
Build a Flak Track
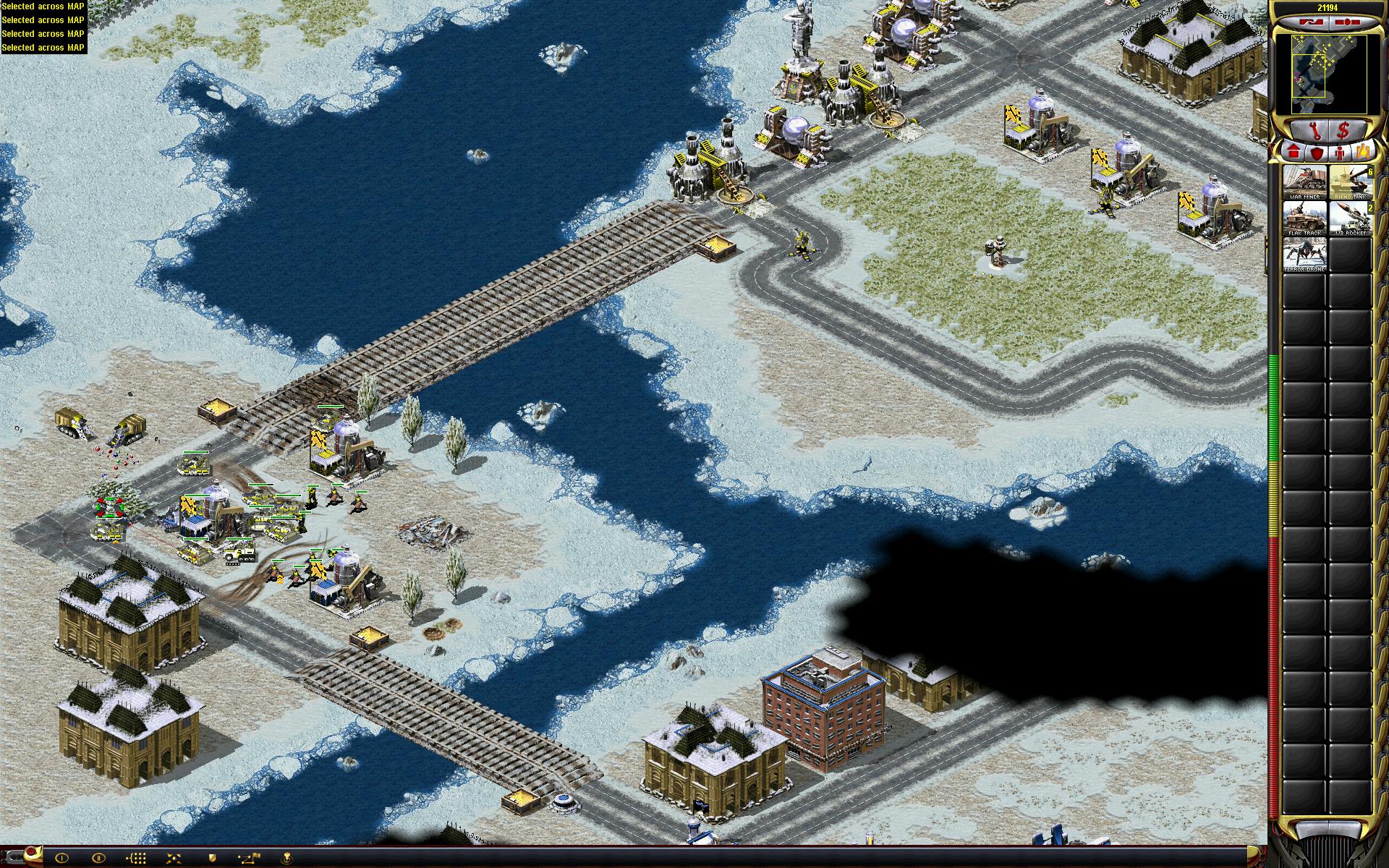(1305, 218)
